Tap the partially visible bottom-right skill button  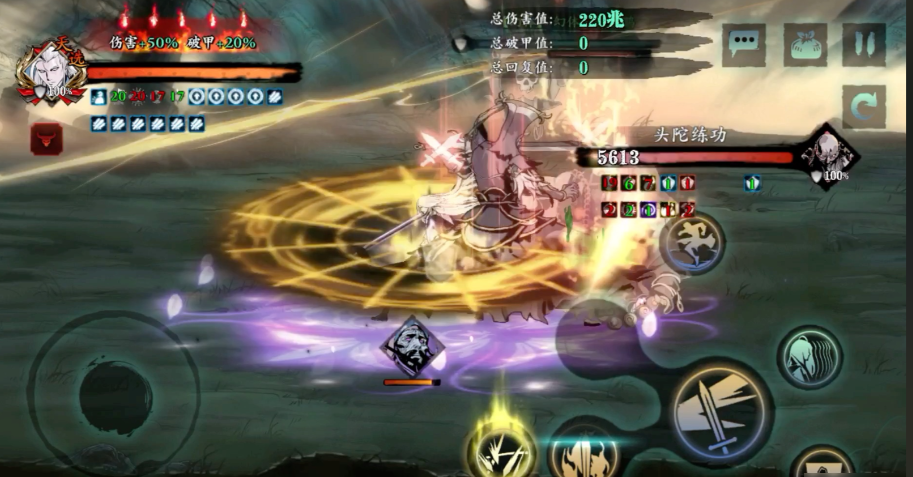pyautogui.click(x=822, y=464)
